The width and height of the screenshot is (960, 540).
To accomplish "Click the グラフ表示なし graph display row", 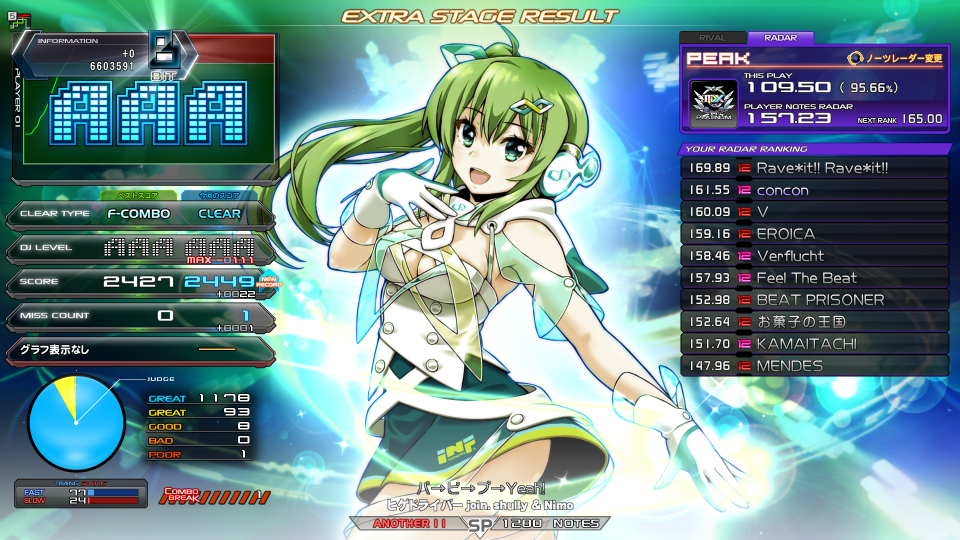I will click(x=138, y=350).
